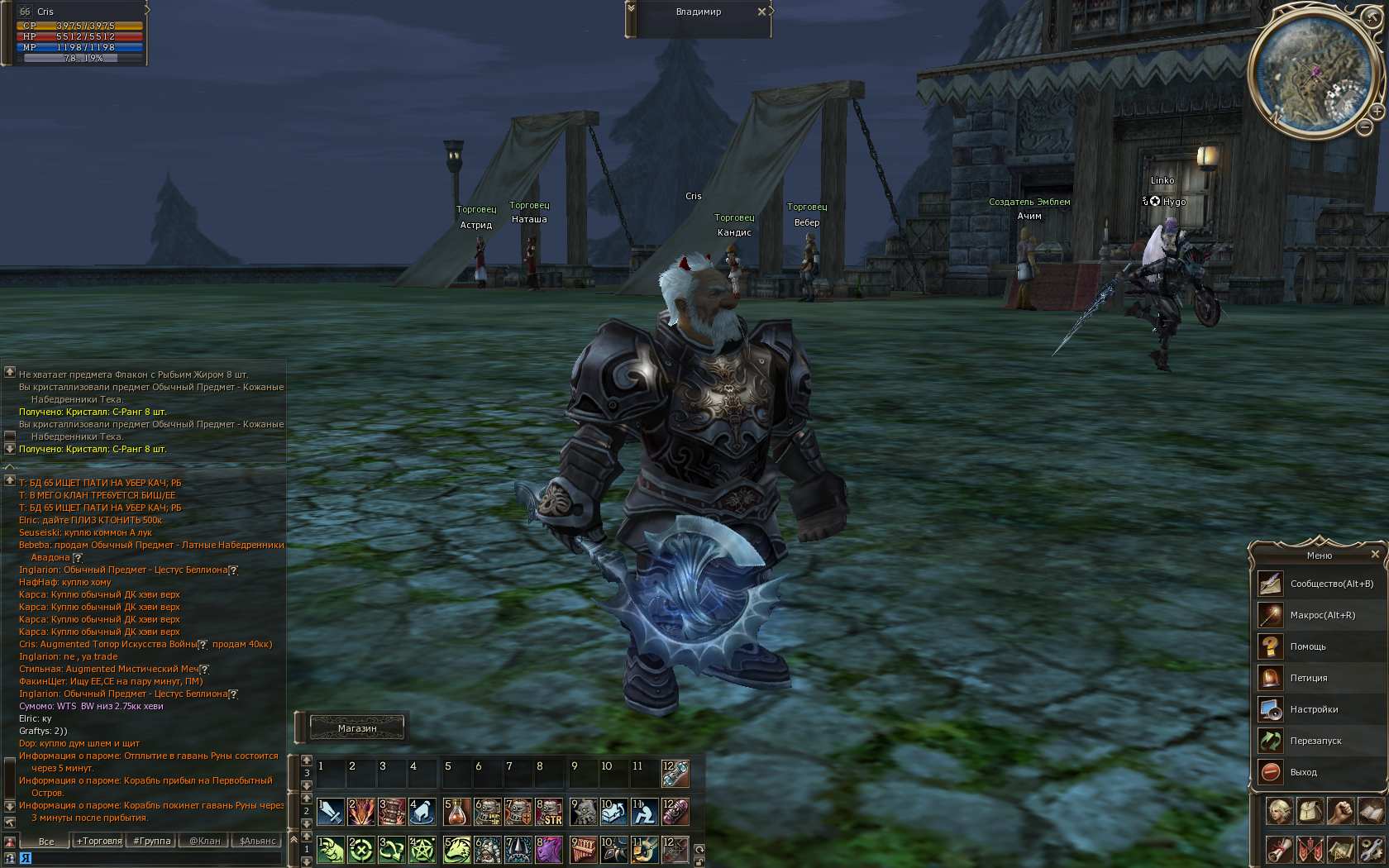Select the @Клан chat tab

tap(205, 841)
